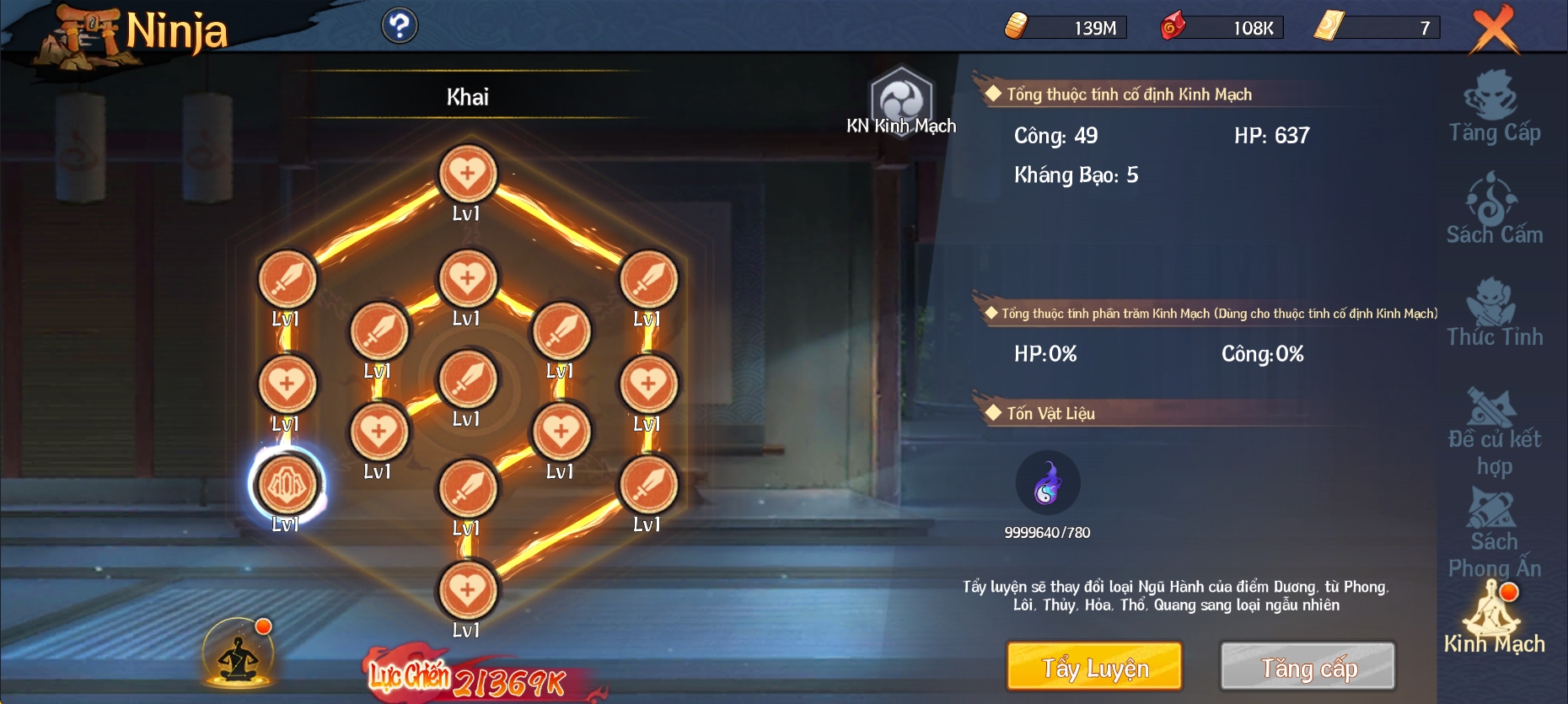1568x704 pixels.
Task: Select the highlighted armor meridian node
Action: (287, 485)
